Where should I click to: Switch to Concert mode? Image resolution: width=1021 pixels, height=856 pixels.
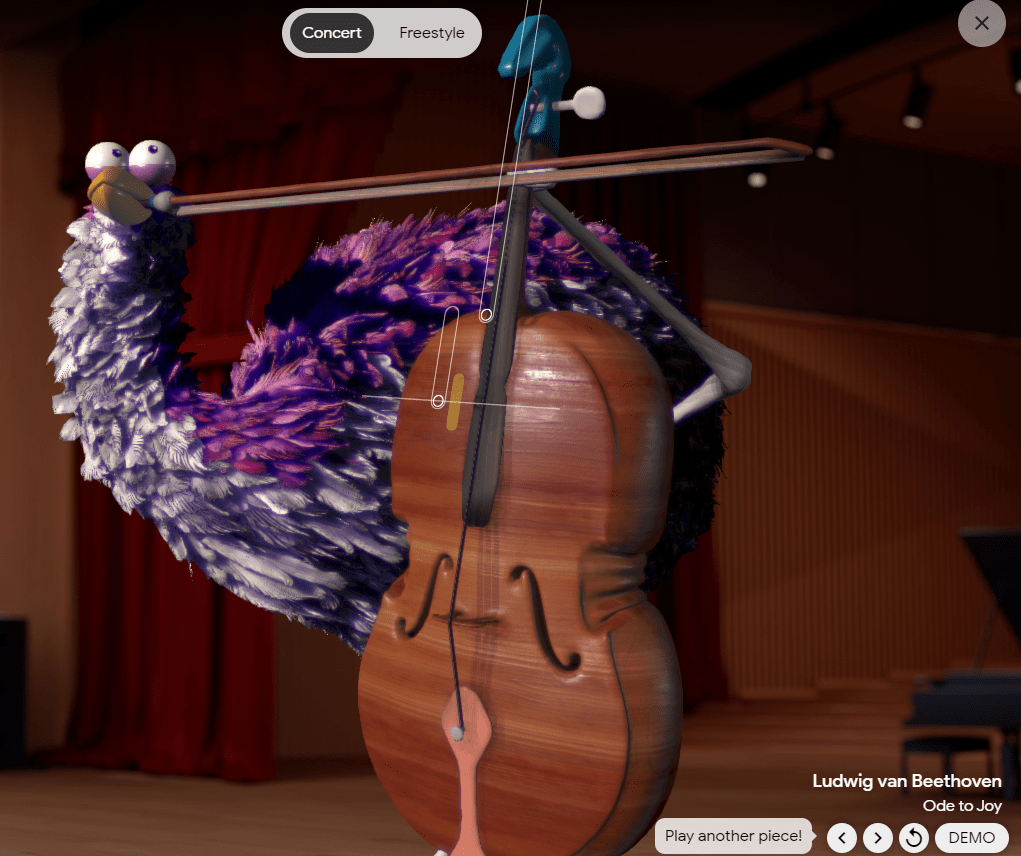click(x=332, y=33)
